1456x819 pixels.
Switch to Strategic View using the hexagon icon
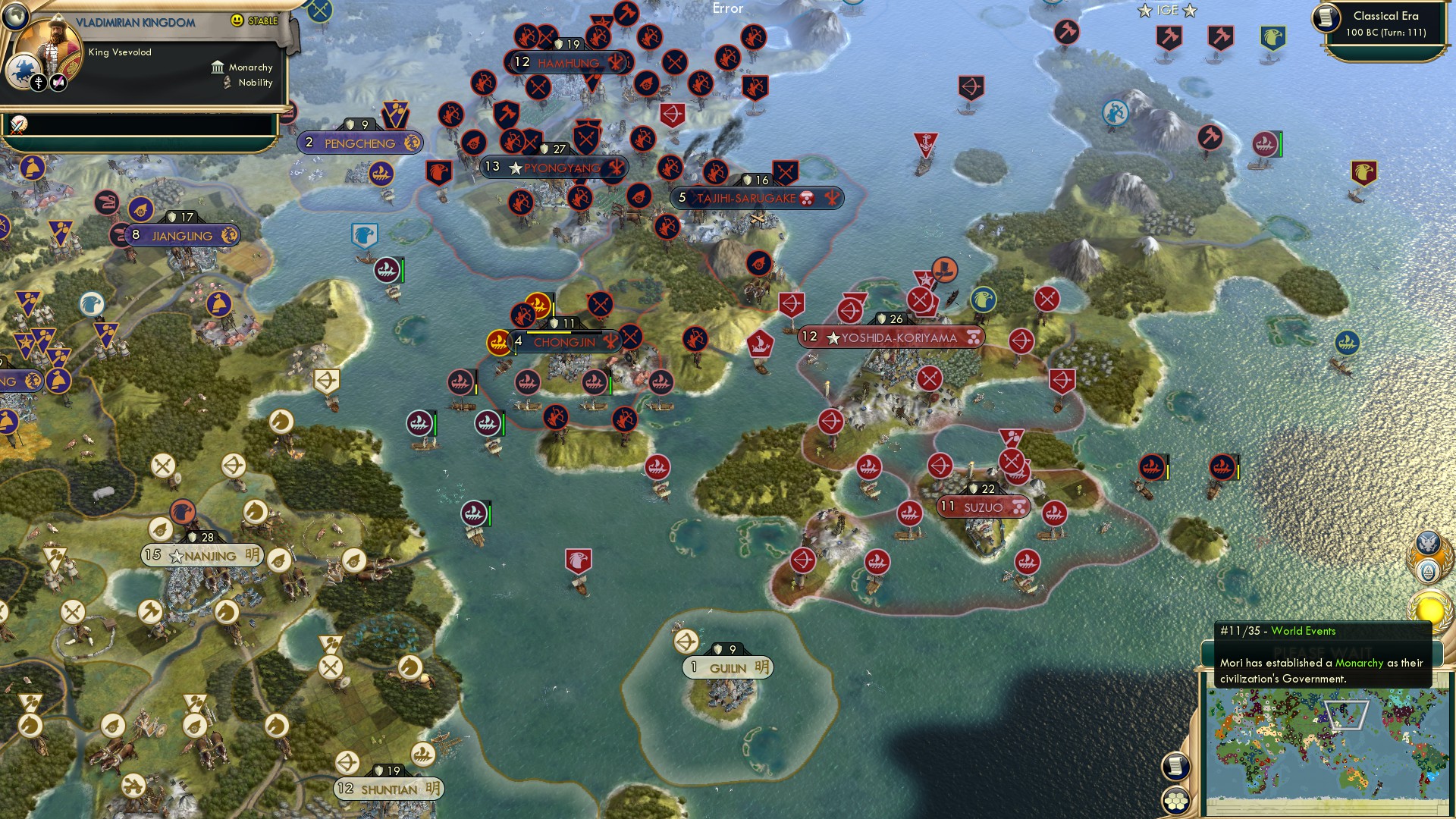click(x=1176, y=802)
